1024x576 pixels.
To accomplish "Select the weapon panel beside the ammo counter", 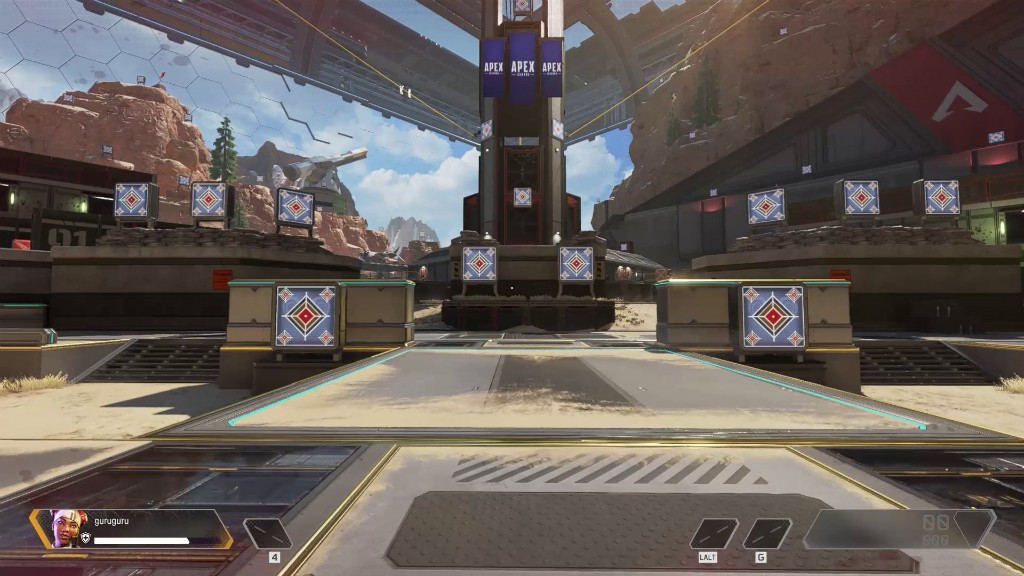I will [x=860, y=529].
